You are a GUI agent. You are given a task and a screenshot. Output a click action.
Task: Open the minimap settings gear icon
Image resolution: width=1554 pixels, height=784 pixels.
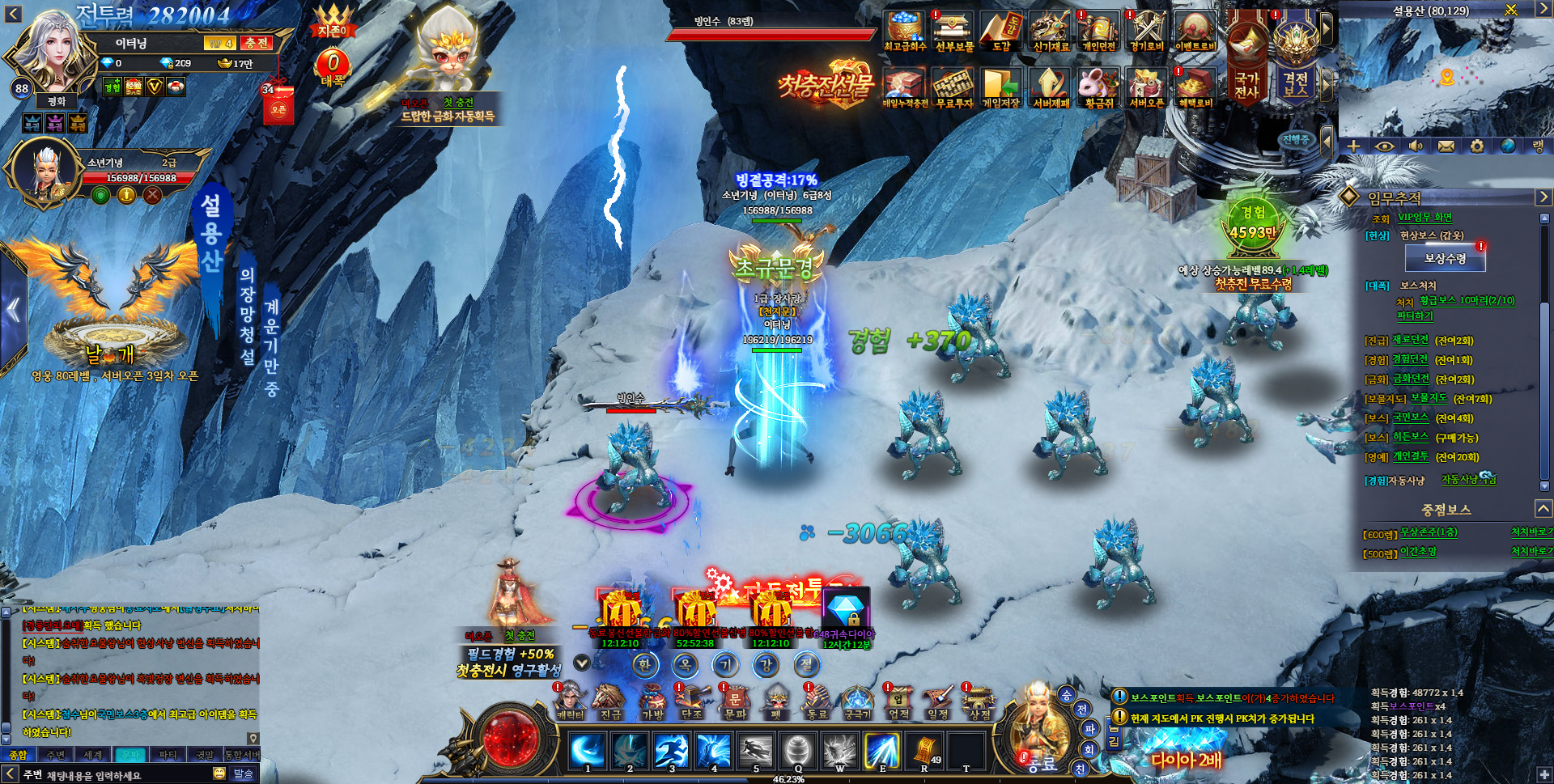coord(1477,146)
